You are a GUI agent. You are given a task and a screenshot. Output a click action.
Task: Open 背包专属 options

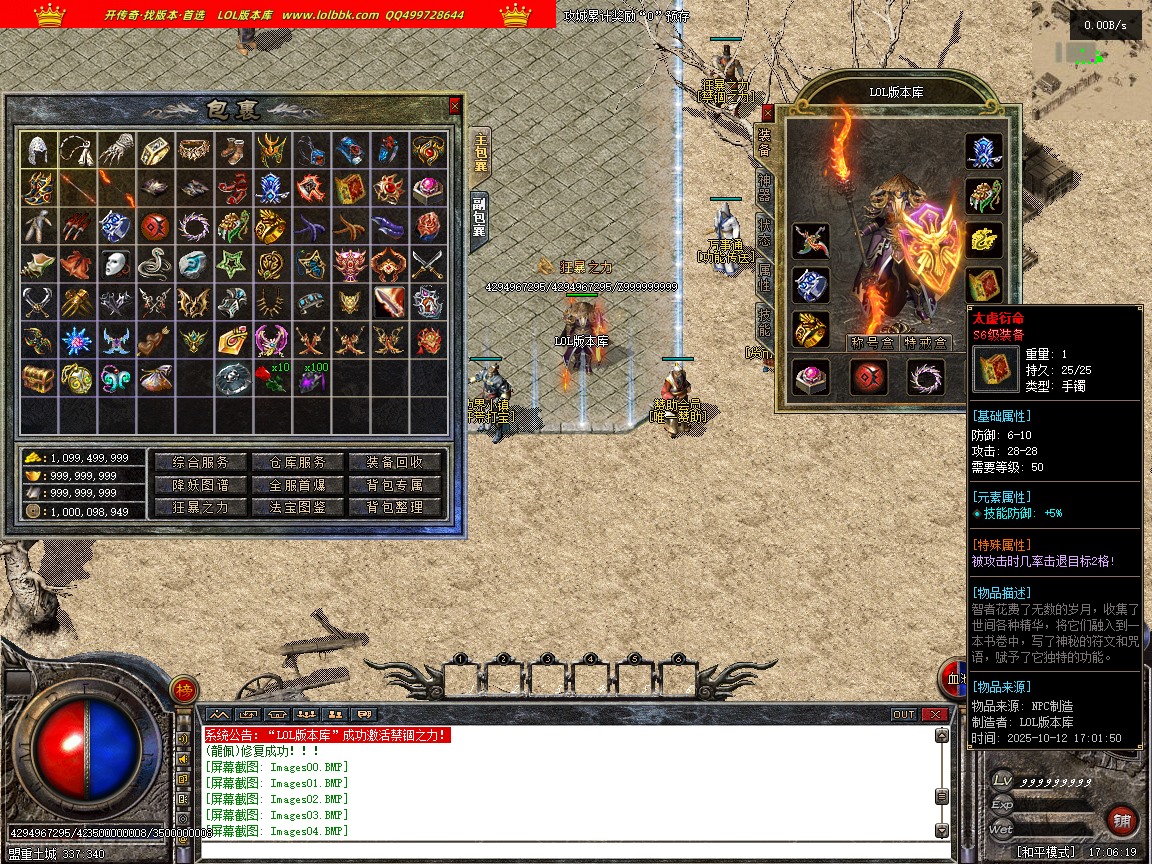(x=395, y=485)
